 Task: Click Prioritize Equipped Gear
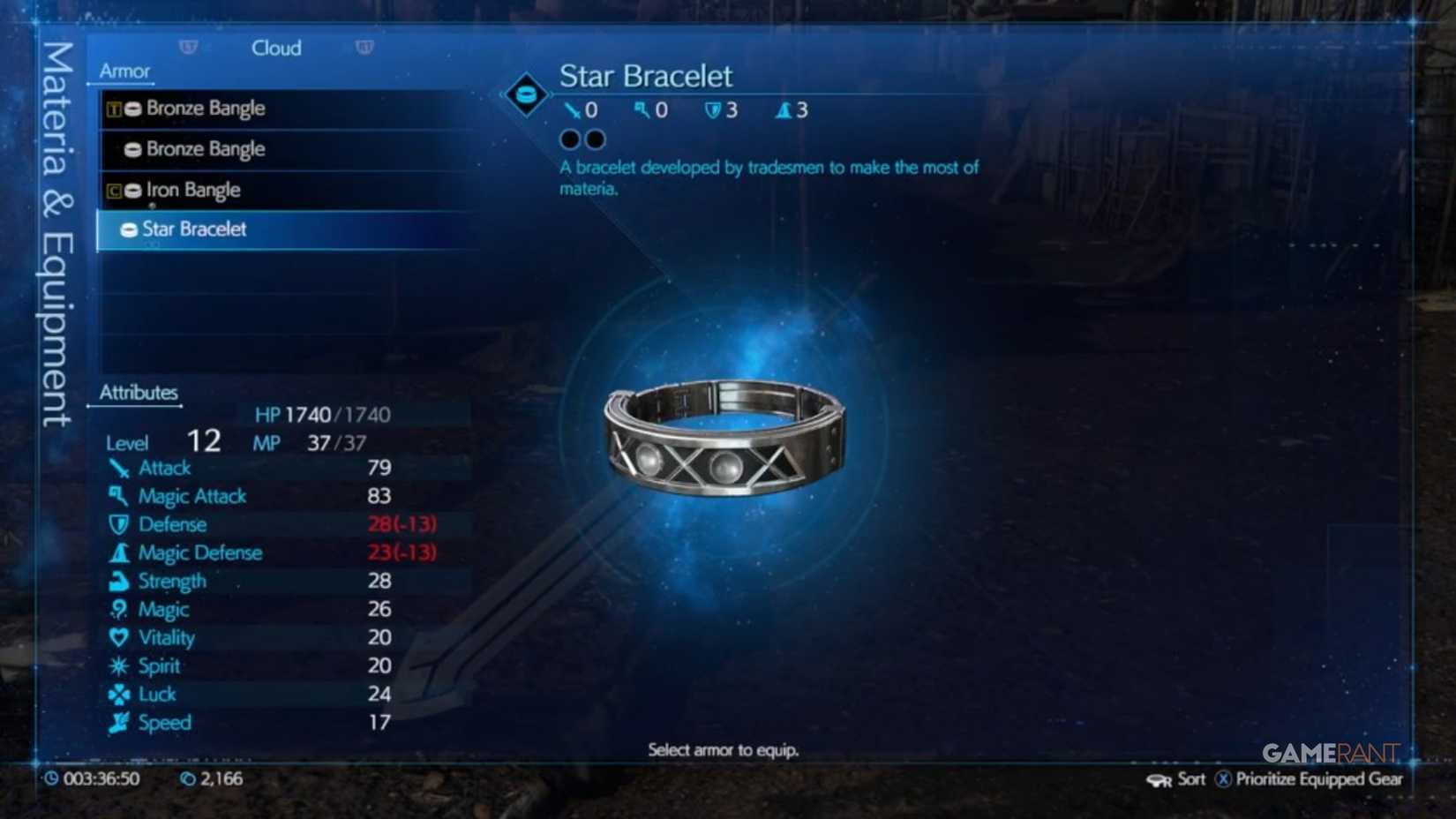click(x=1310, y=779)
